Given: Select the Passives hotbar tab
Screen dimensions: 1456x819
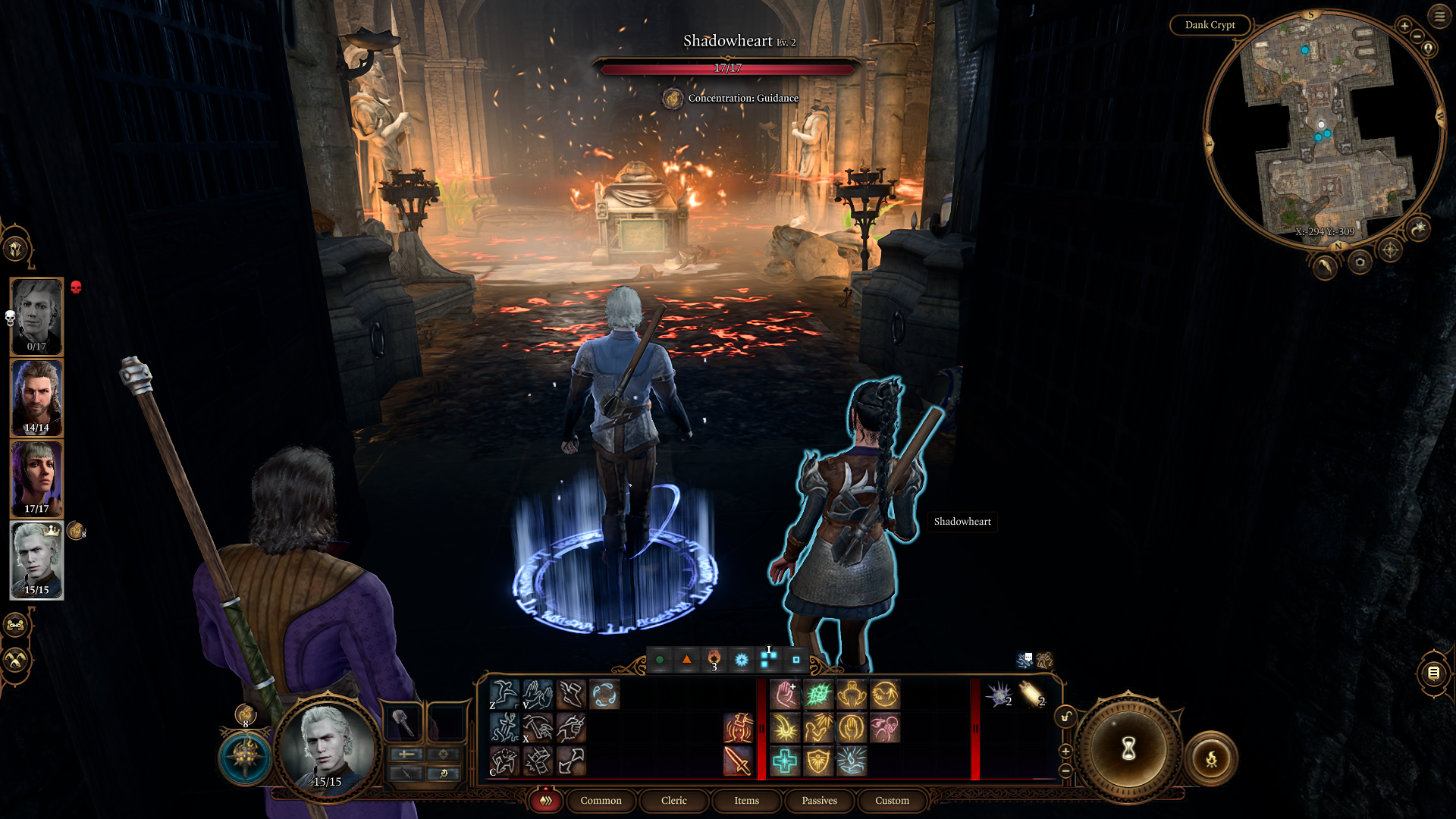Looking at the screenshot, I should 819,801.
